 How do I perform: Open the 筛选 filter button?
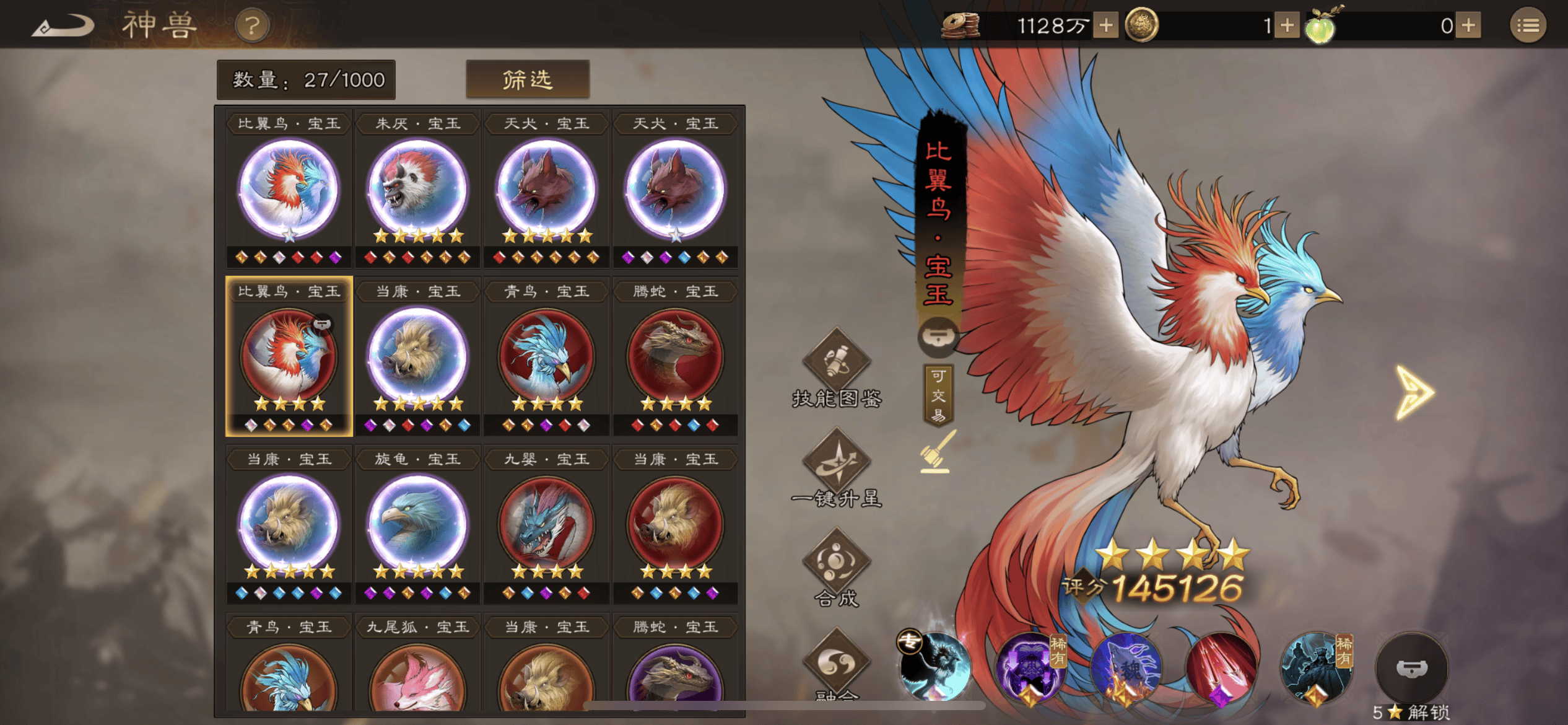click(526, 79)
